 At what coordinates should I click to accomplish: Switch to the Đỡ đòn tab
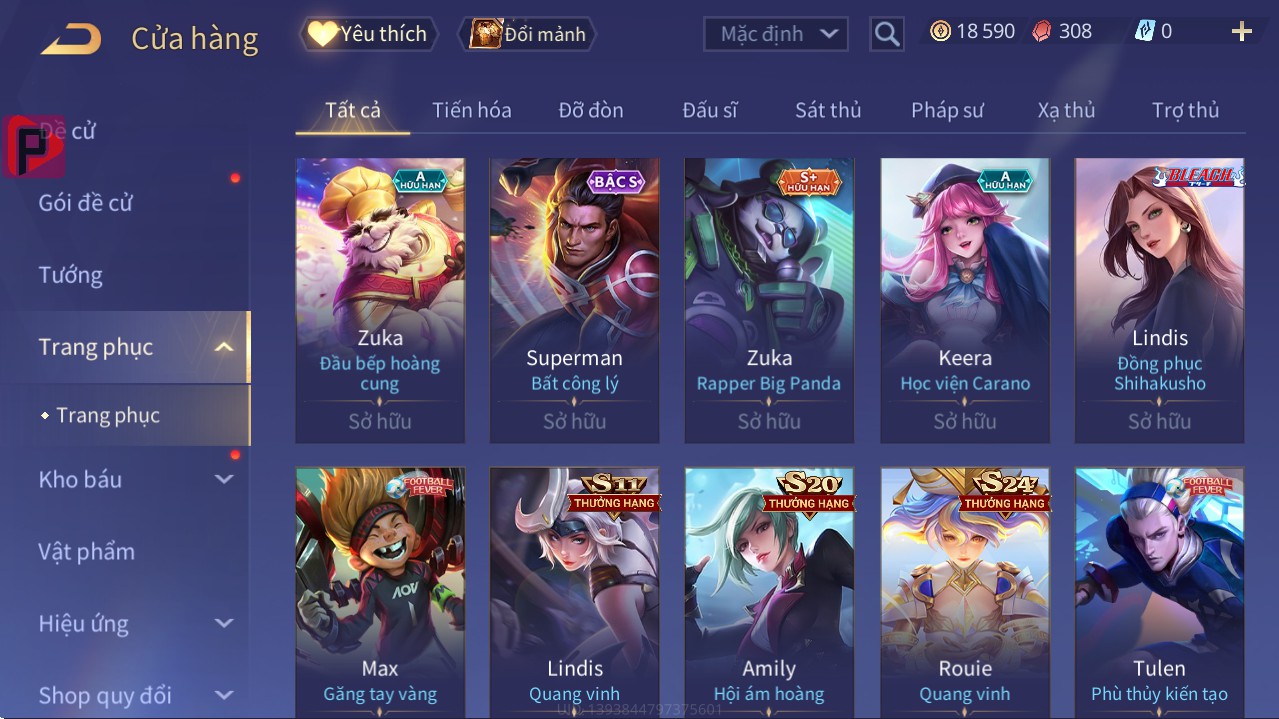(590, 110)
